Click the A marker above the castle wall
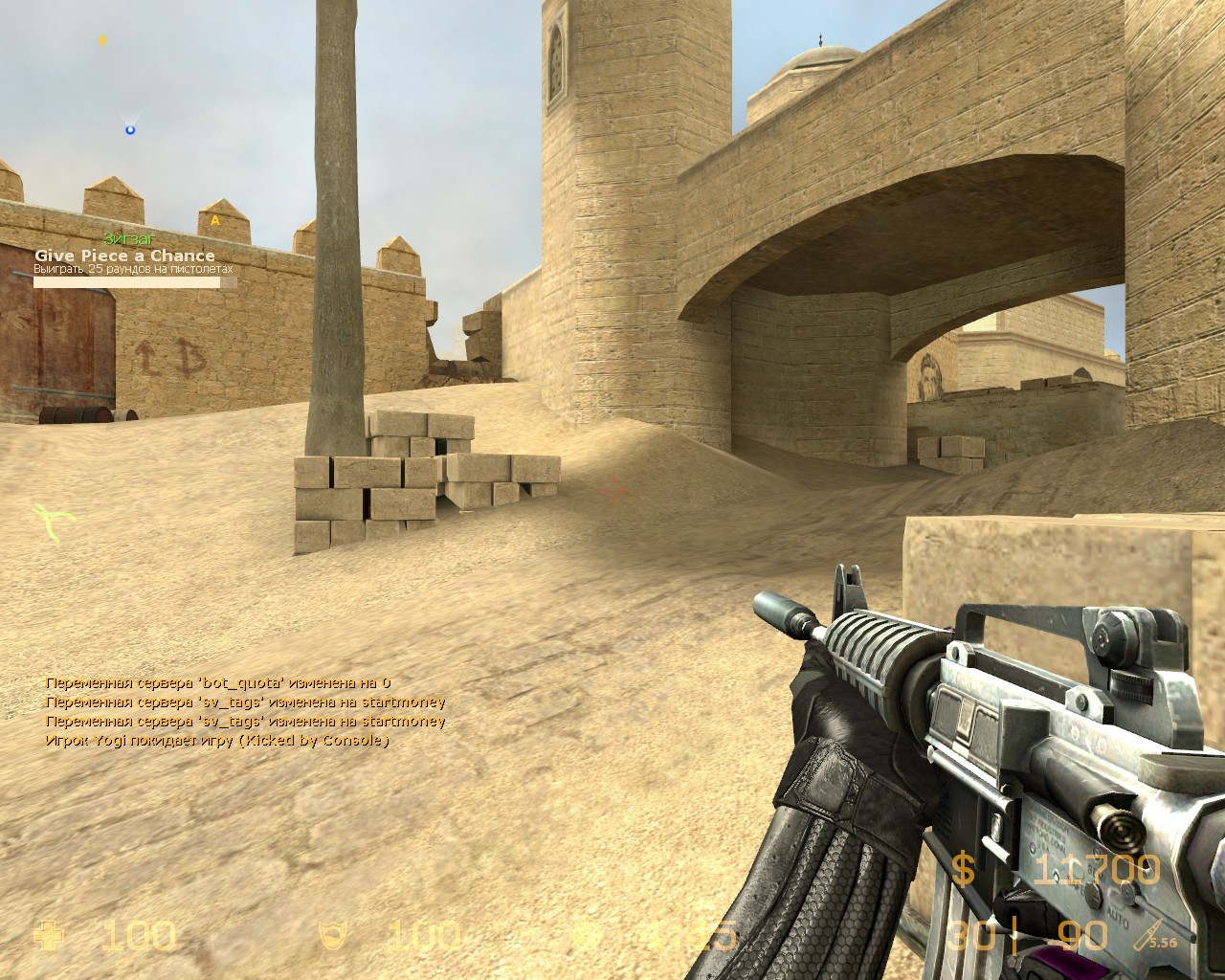 (x=215, y=219)
